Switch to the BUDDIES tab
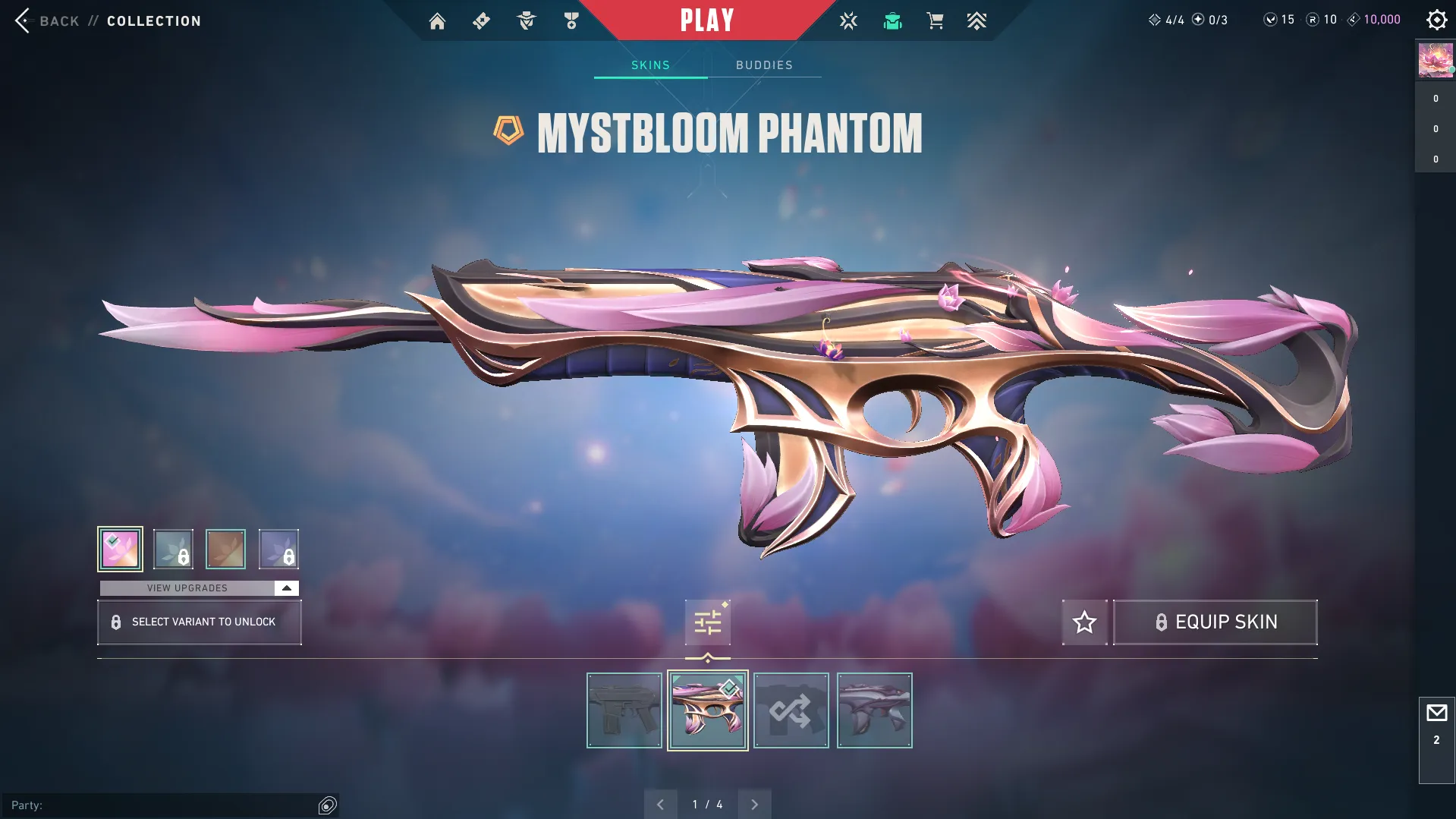 coord(764,65)
